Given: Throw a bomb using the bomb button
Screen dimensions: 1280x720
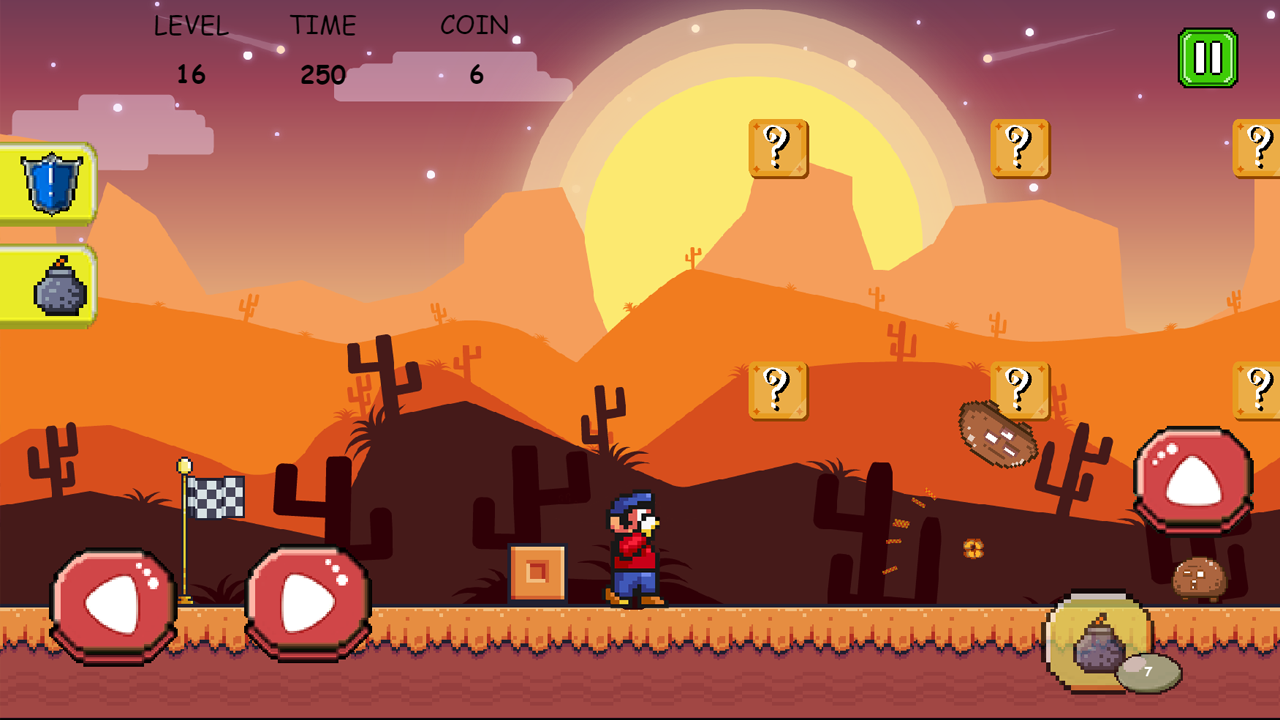Looking at the screenshot, I should pos(1100,645).
